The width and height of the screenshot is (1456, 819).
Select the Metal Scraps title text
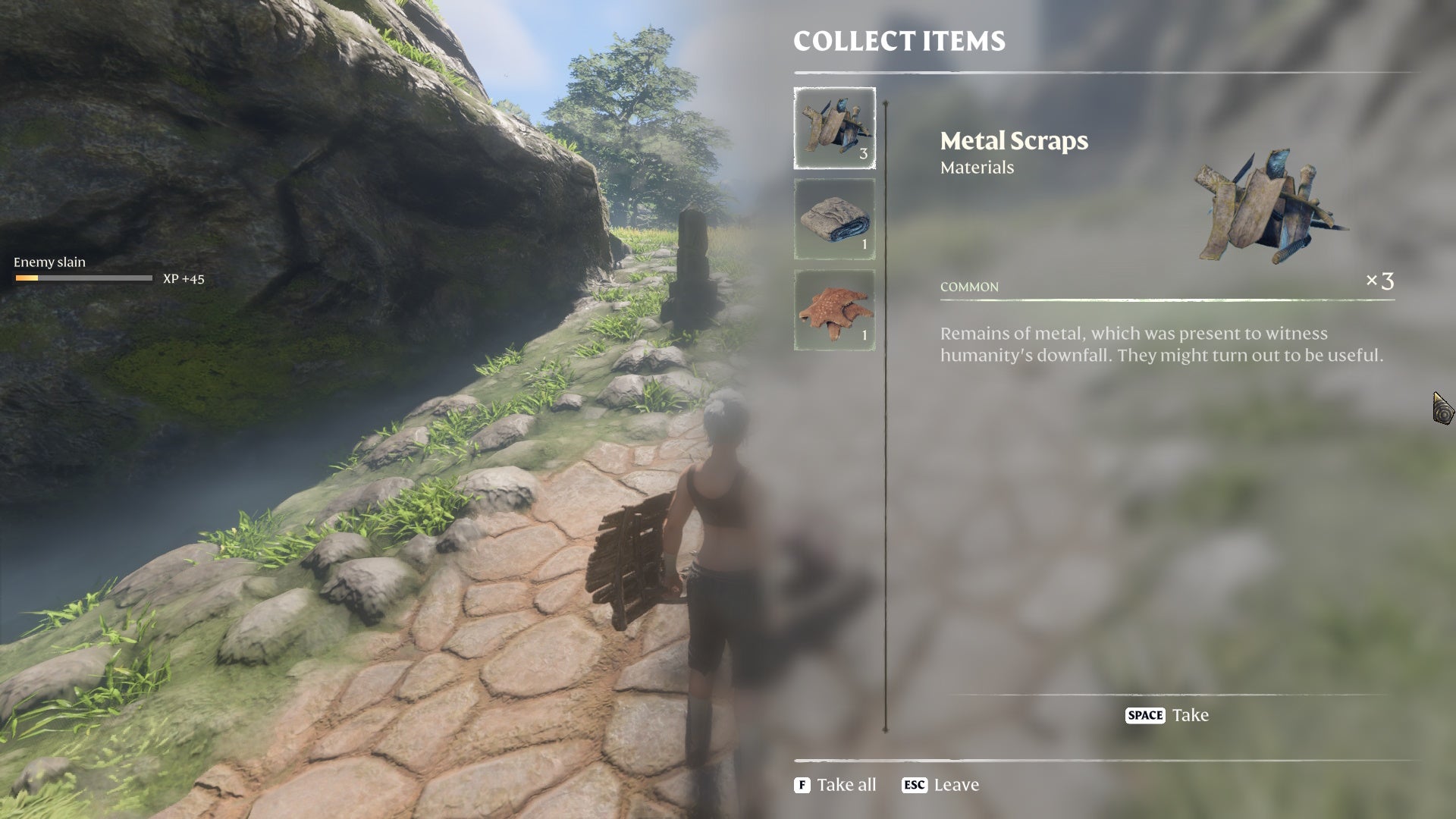[1014, 140]
